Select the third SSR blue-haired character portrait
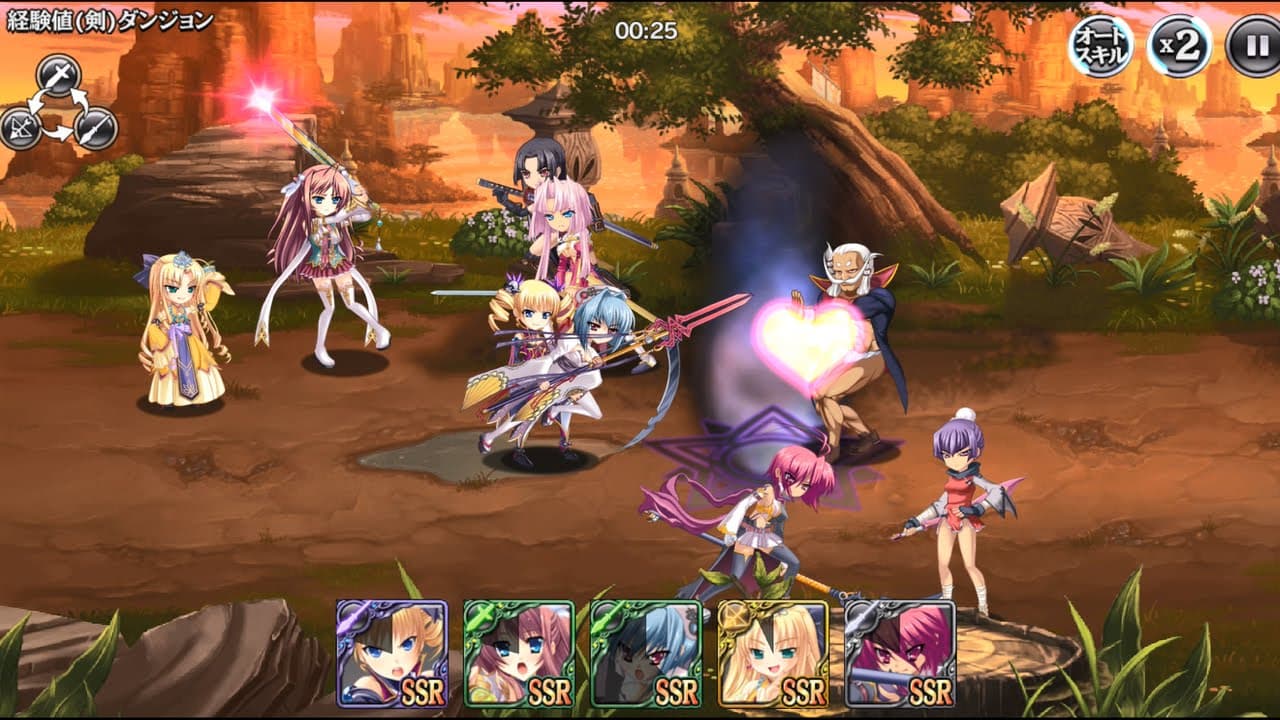The image size is (1280, 720). pos(644,655)
